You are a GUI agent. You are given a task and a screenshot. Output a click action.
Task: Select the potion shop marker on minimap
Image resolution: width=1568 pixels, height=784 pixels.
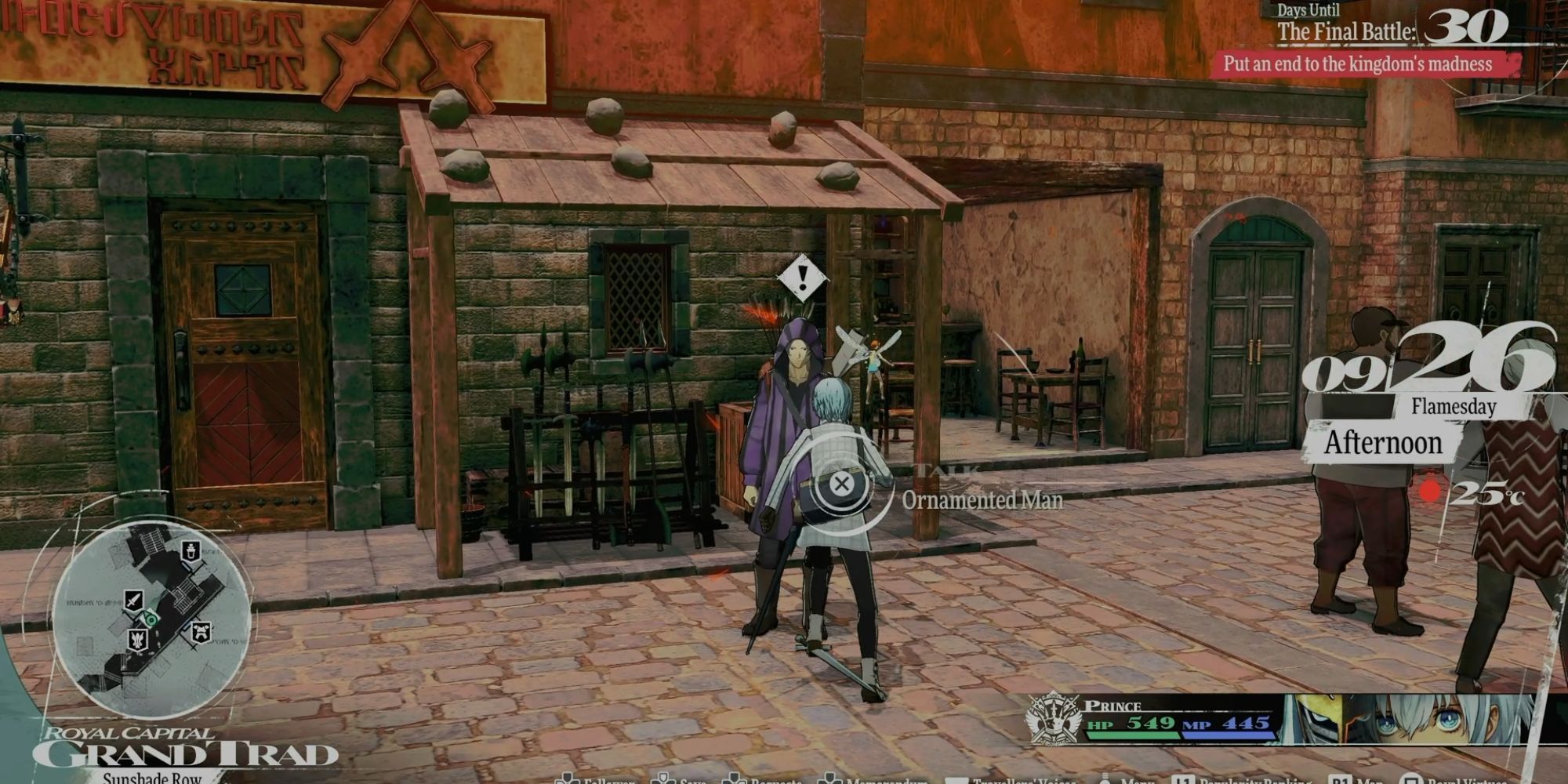click(x=190, y=550)
